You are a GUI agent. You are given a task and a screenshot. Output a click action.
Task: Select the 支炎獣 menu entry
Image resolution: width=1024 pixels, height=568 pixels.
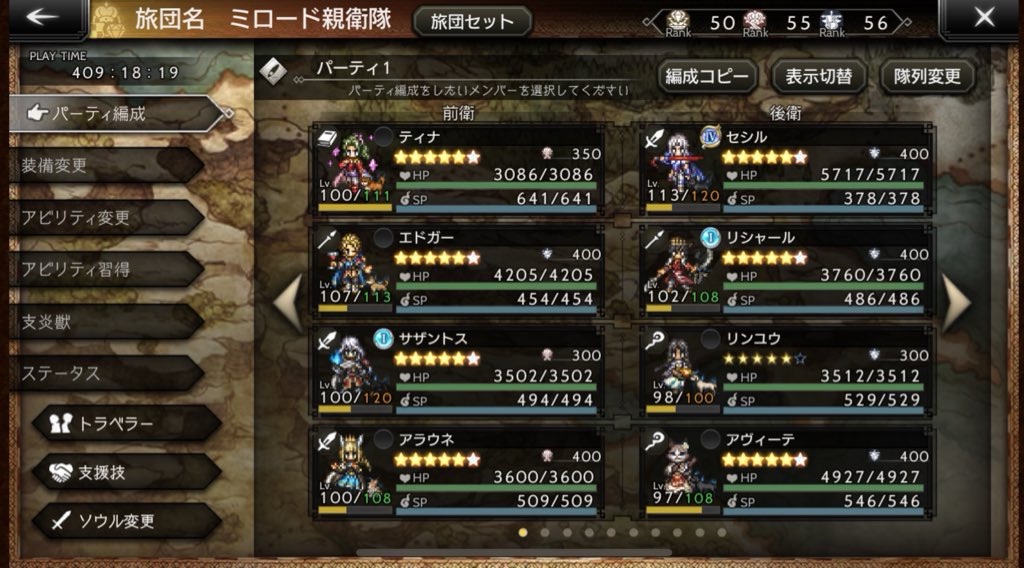(100, 321)
